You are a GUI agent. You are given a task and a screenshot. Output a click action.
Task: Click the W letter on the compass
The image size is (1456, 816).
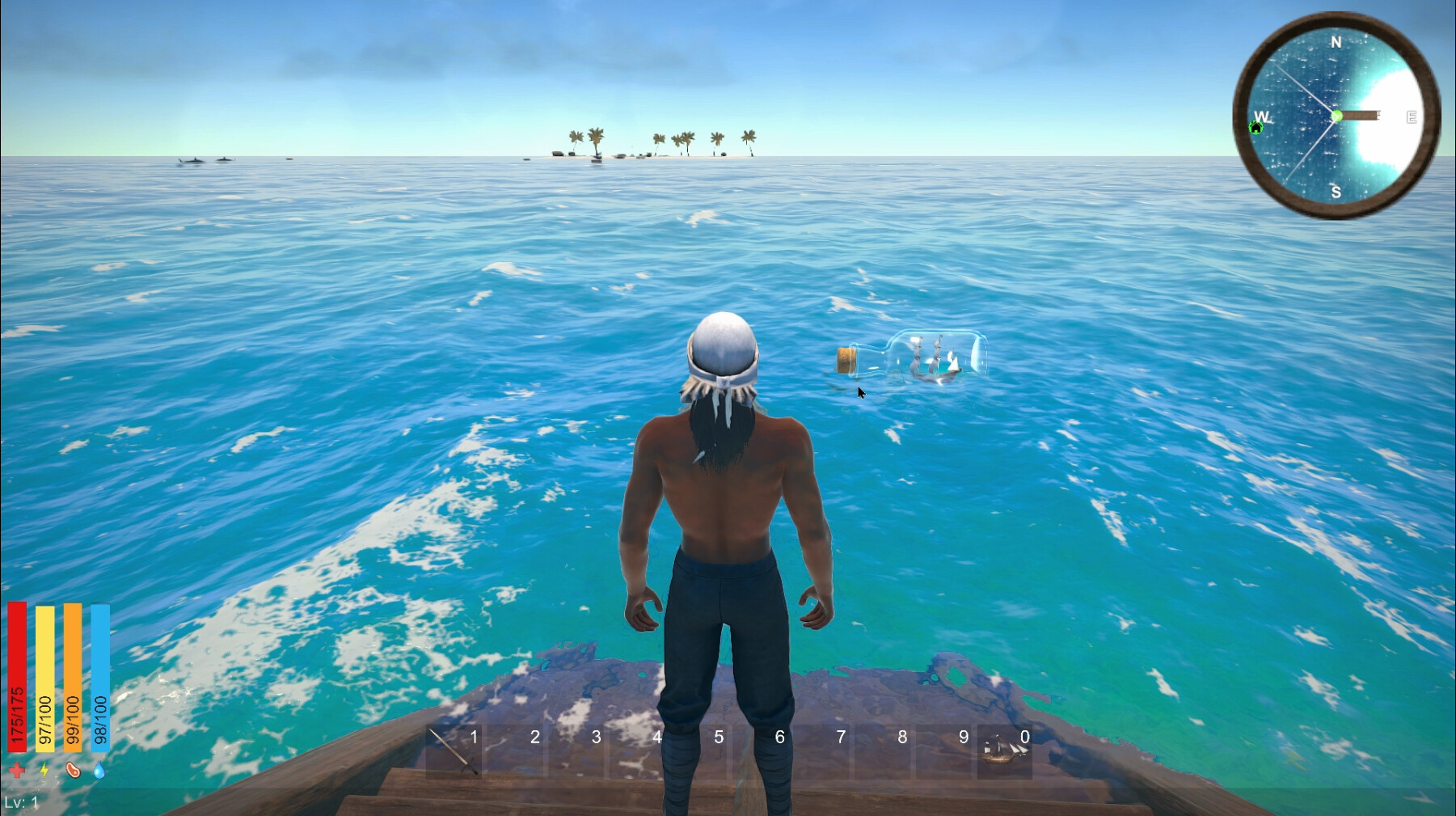(x=1262, y=116)
